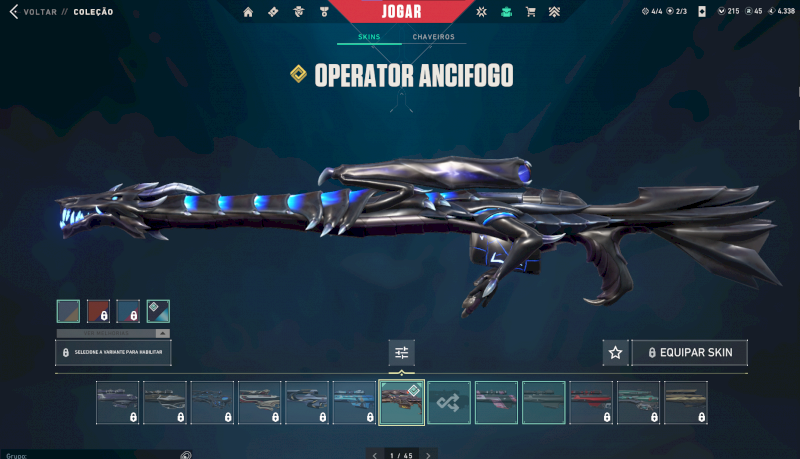Mark skin as favorite with star button
The height and width of the screenshot is (459, 800).
[x=615, y=352]
